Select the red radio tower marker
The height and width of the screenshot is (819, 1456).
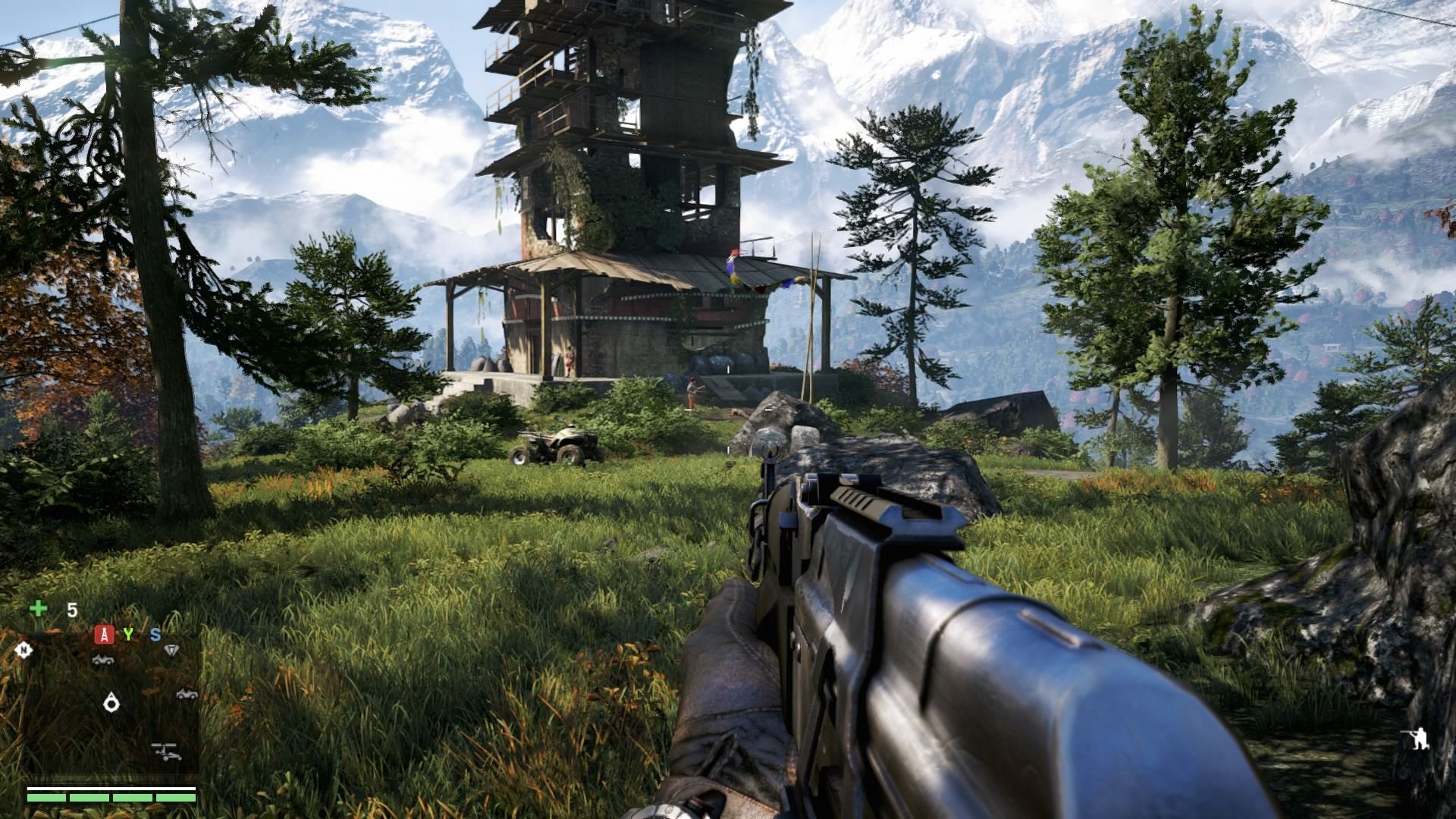point(104,635)
